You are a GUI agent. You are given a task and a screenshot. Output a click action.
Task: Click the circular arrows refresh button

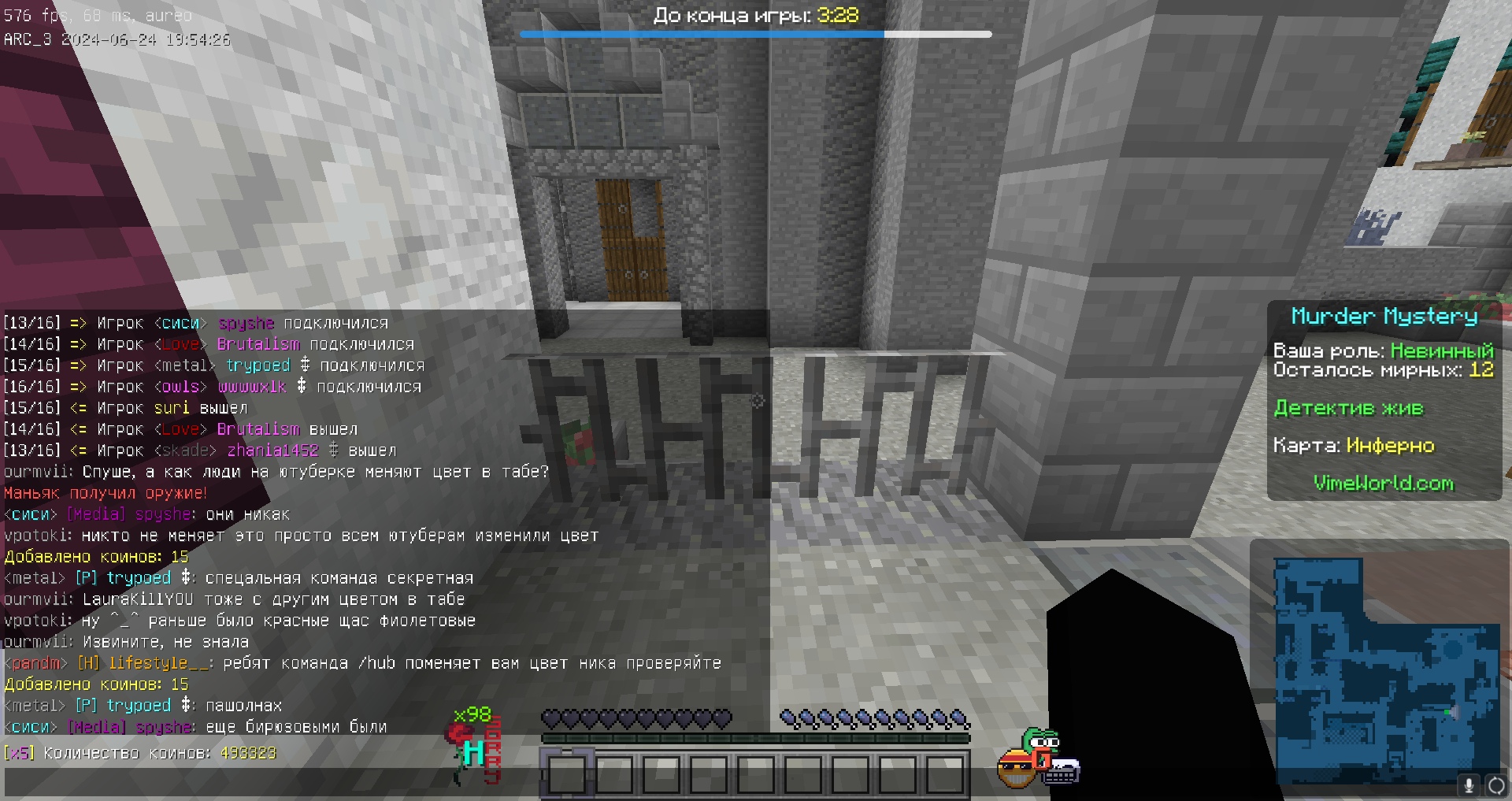(x=1496, y=785)
